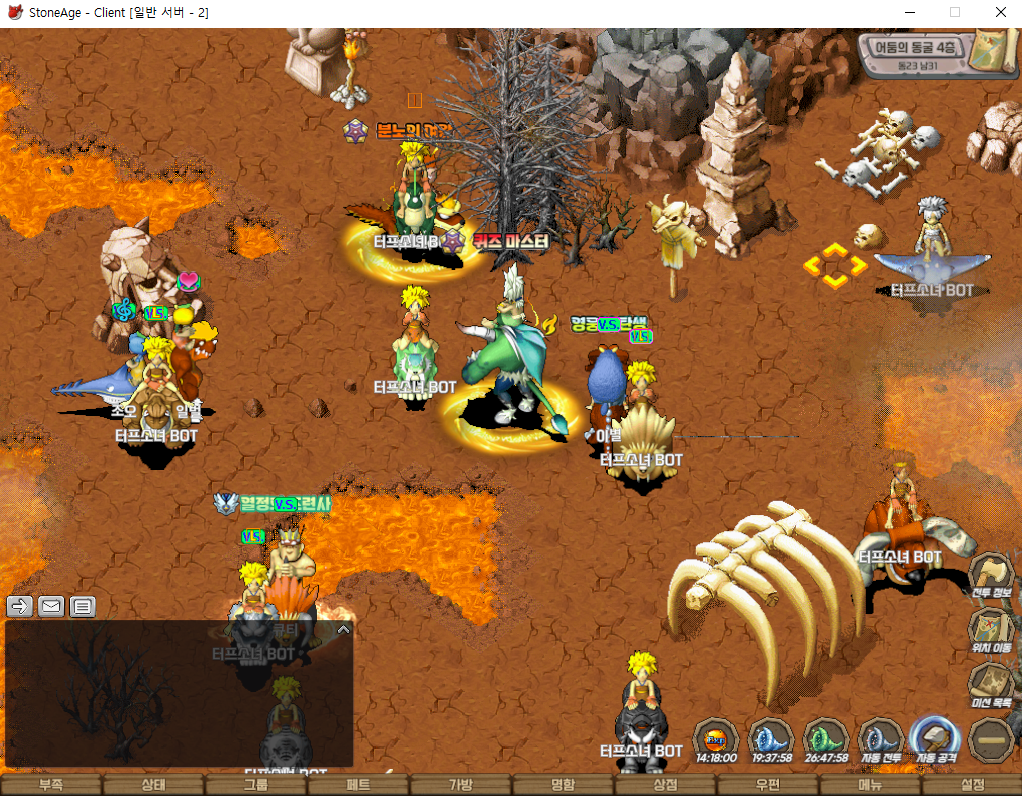Viewport: 1022px width, 796px height.
Task: Open the 미션 목록 mission list scroll
Action: click(x=991, y=685)
